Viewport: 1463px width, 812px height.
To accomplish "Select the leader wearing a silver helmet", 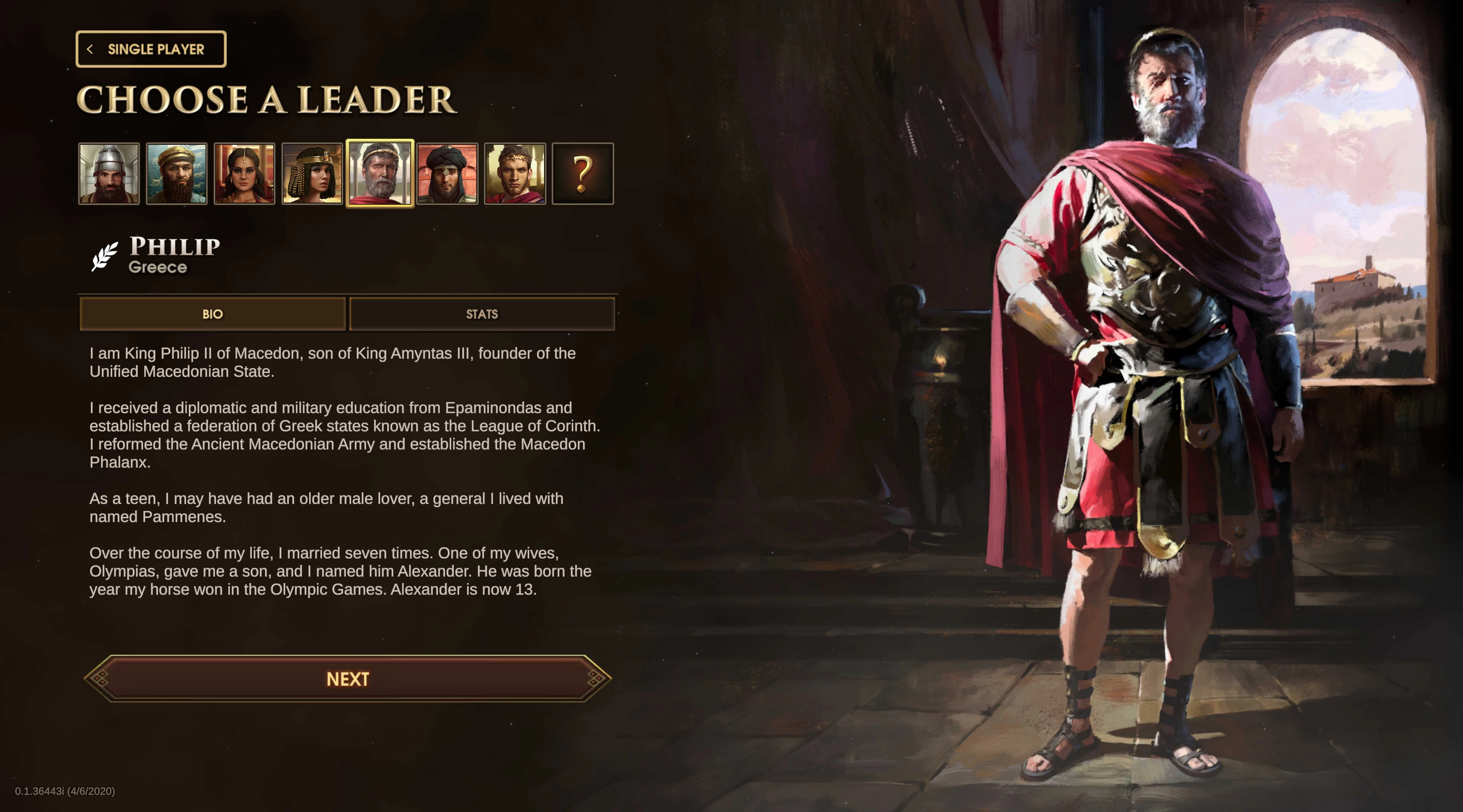I will tap(109, 174).
